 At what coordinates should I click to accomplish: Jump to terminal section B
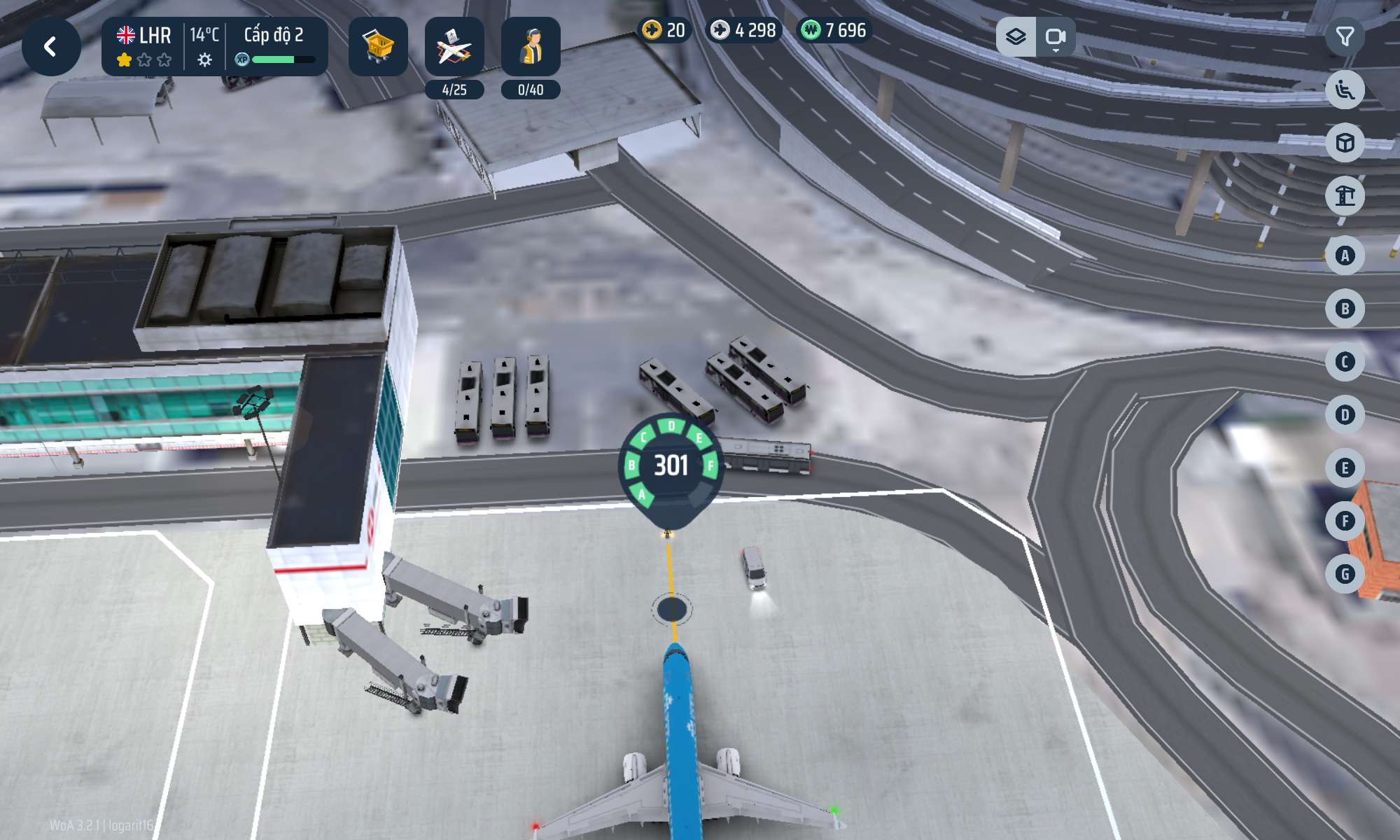1345,309
